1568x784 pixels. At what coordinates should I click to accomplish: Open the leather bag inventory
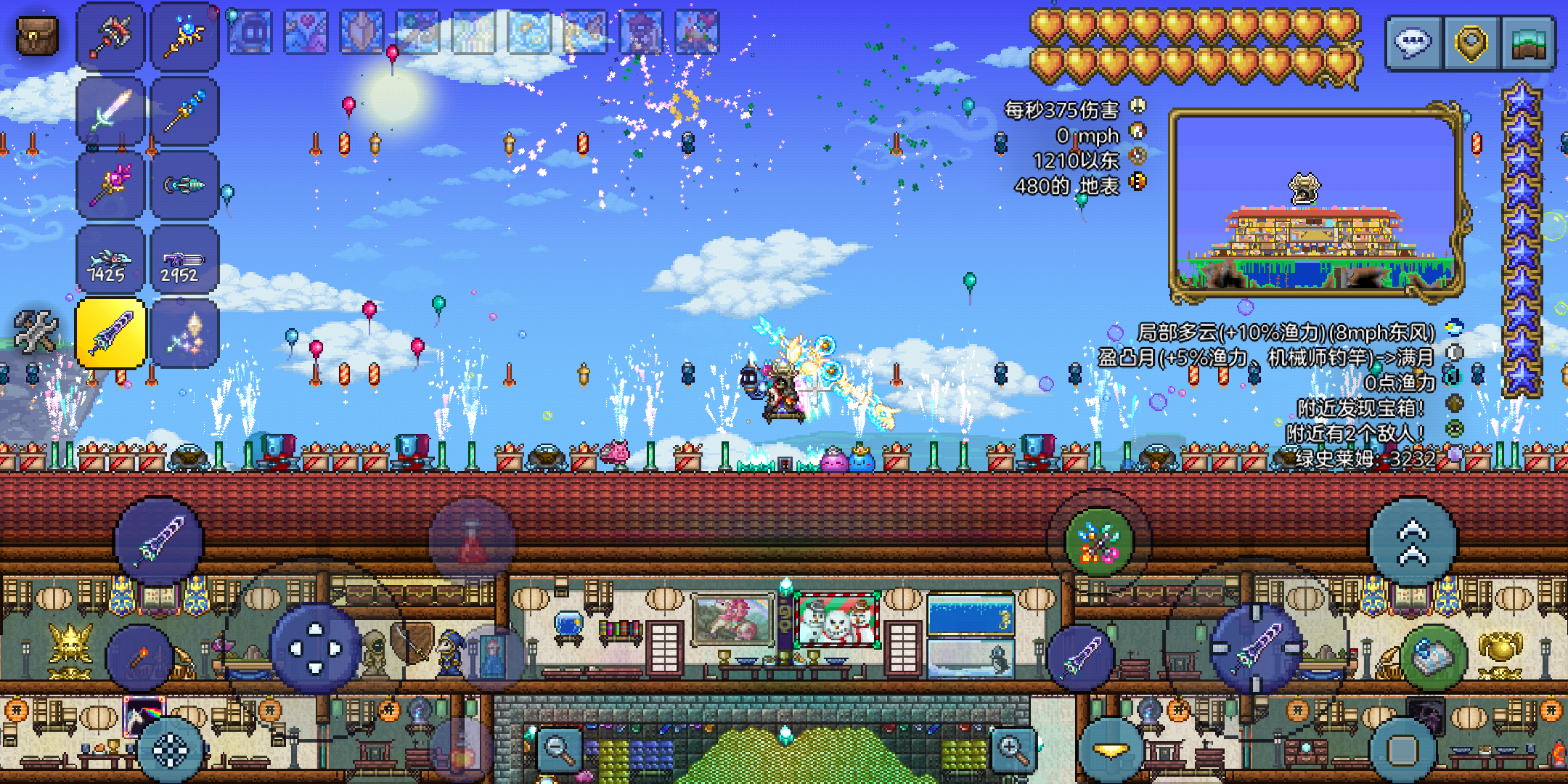pos(36,35)
